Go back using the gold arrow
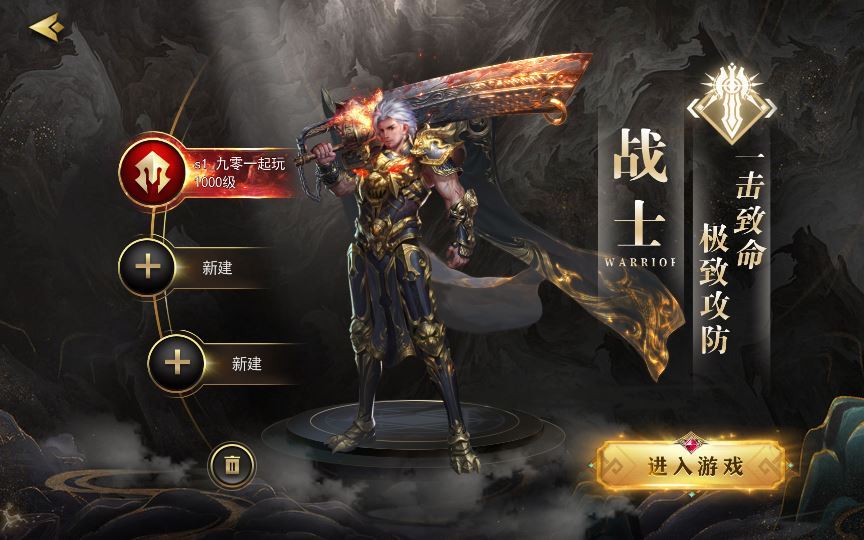 (x=45, y=27)
